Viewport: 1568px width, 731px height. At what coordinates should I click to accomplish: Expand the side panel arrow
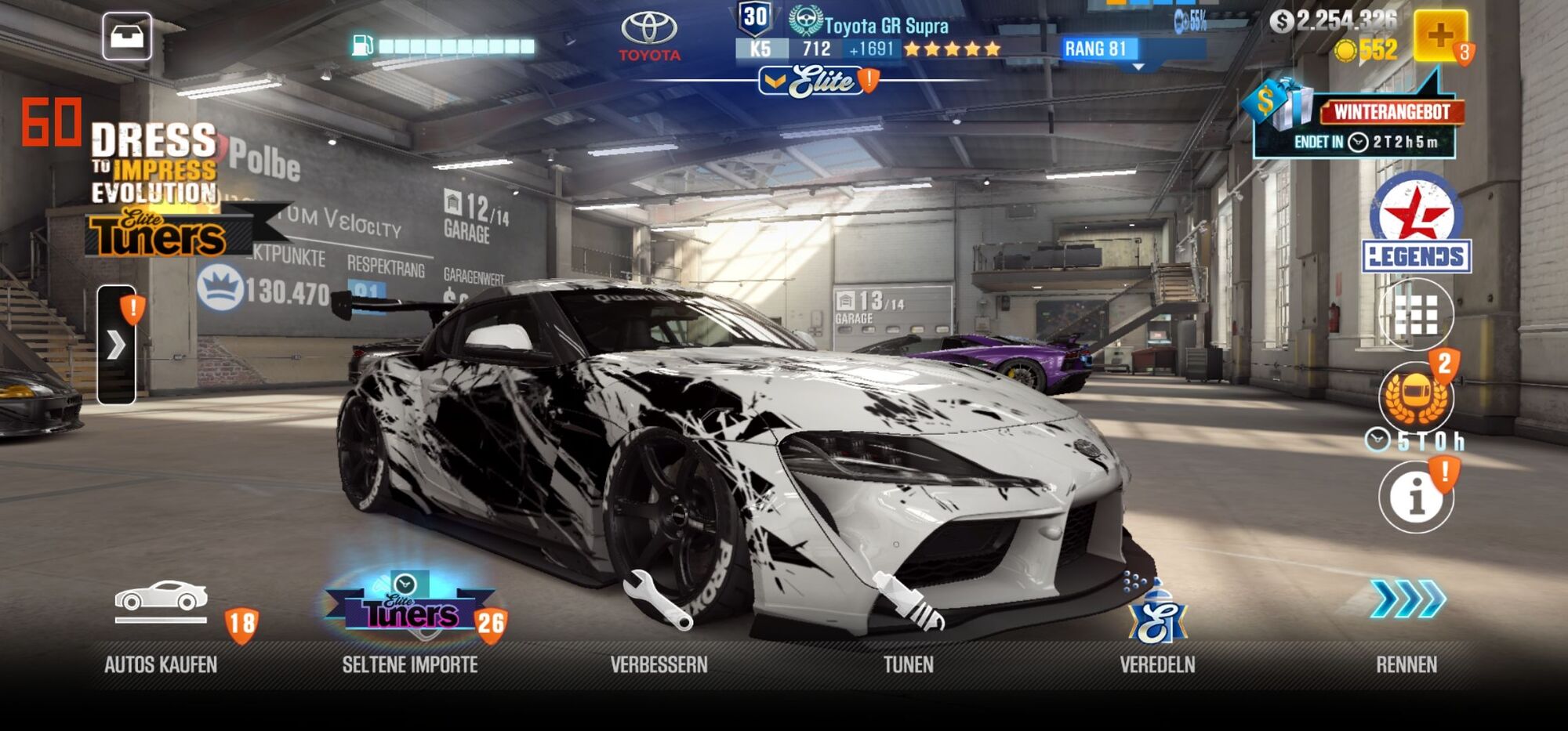[116, 345]
